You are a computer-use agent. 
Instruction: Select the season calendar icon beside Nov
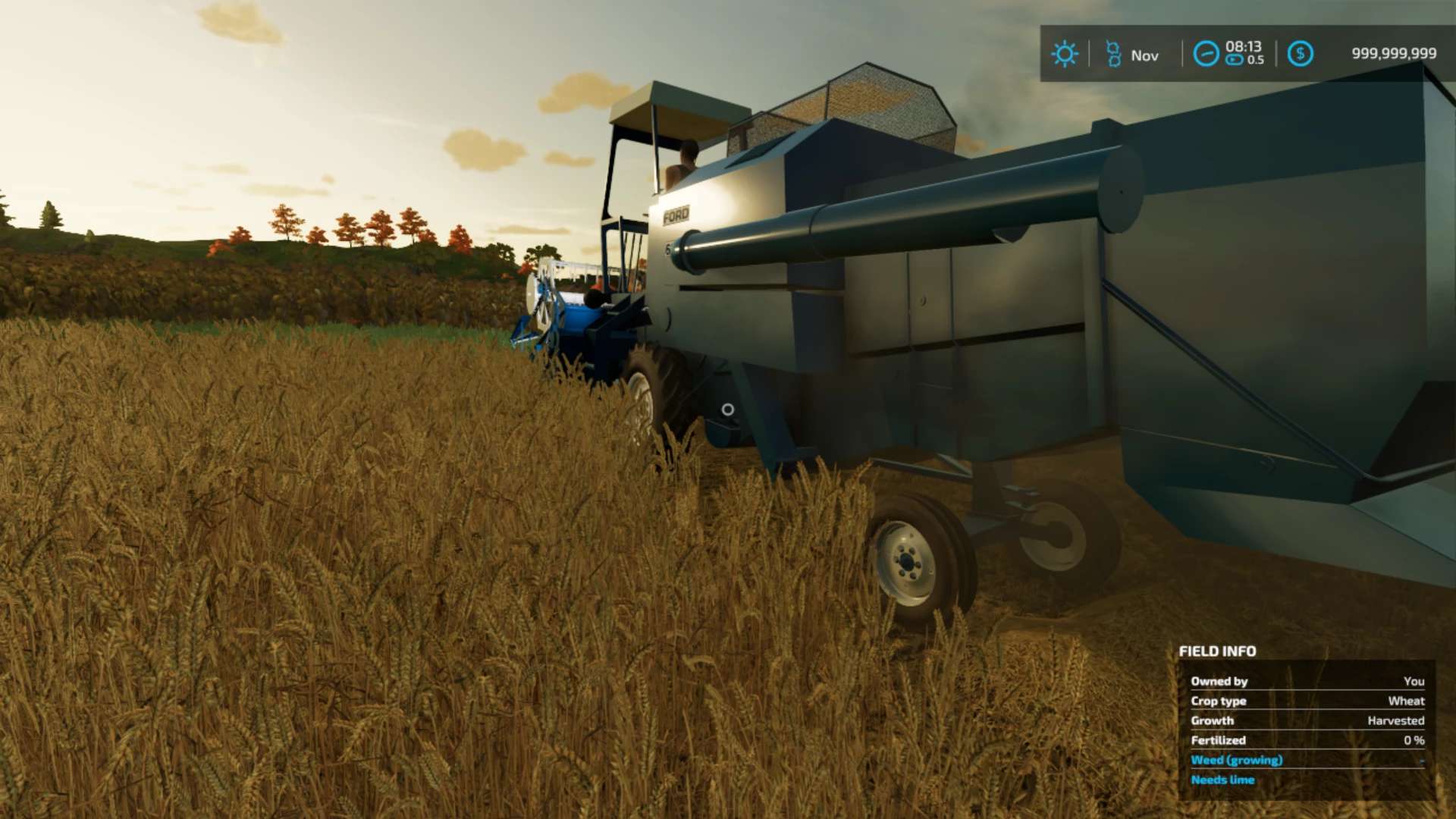coord(1113,54)
